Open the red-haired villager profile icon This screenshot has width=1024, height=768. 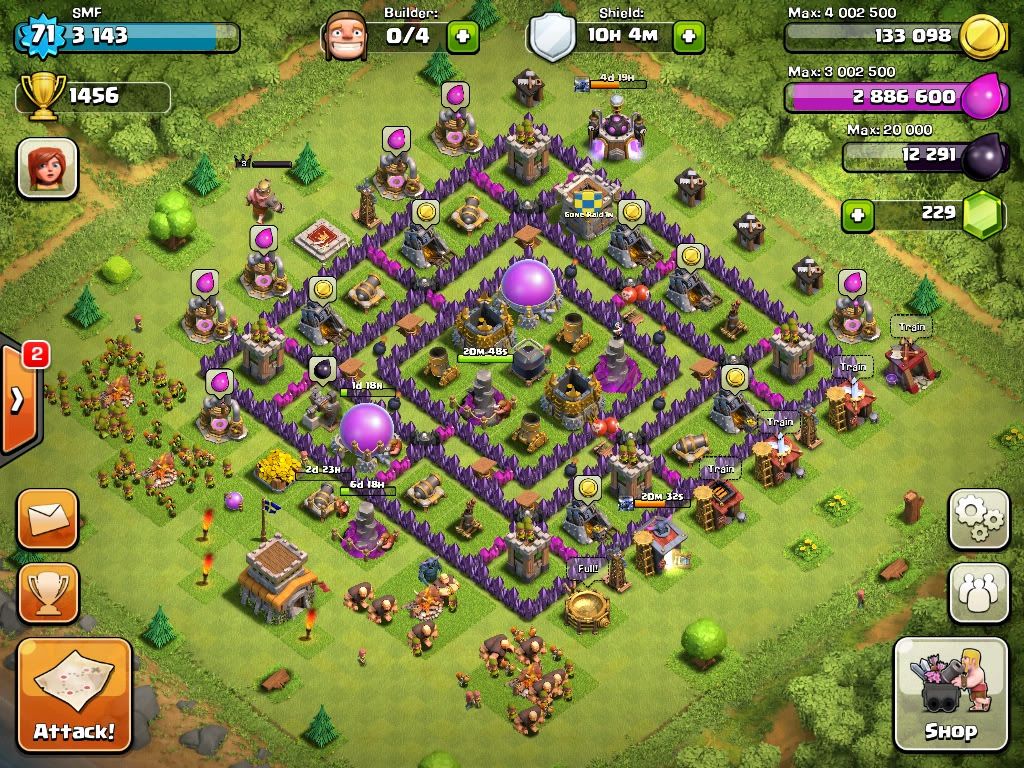[47, 167]
